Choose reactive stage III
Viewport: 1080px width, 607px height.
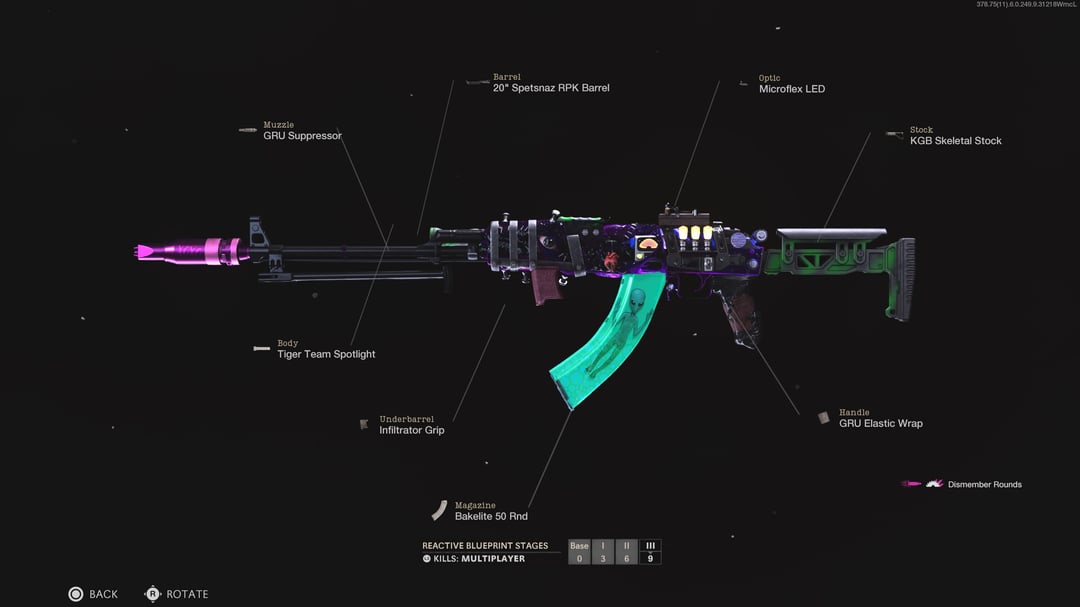click(650, 552)
